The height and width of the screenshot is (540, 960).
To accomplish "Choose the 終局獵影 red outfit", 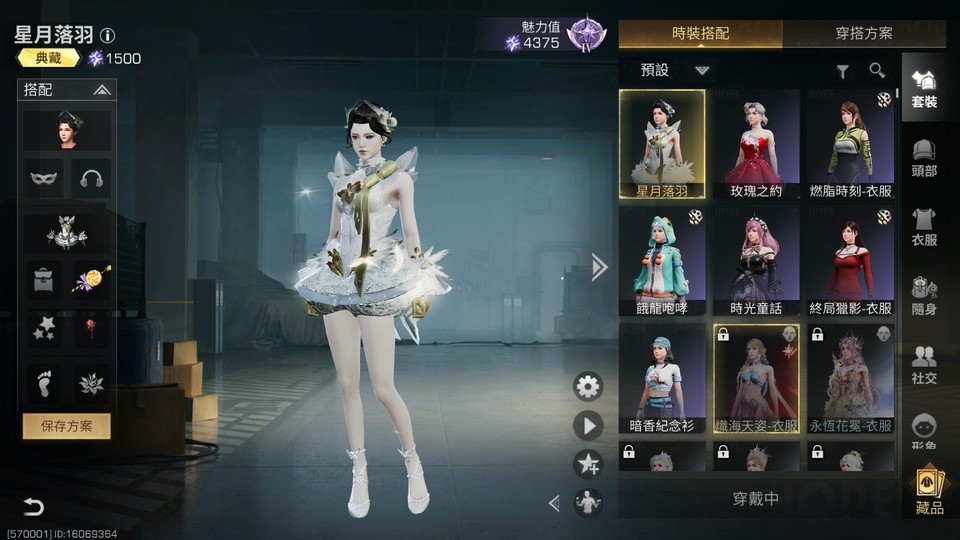I will 850,260.
